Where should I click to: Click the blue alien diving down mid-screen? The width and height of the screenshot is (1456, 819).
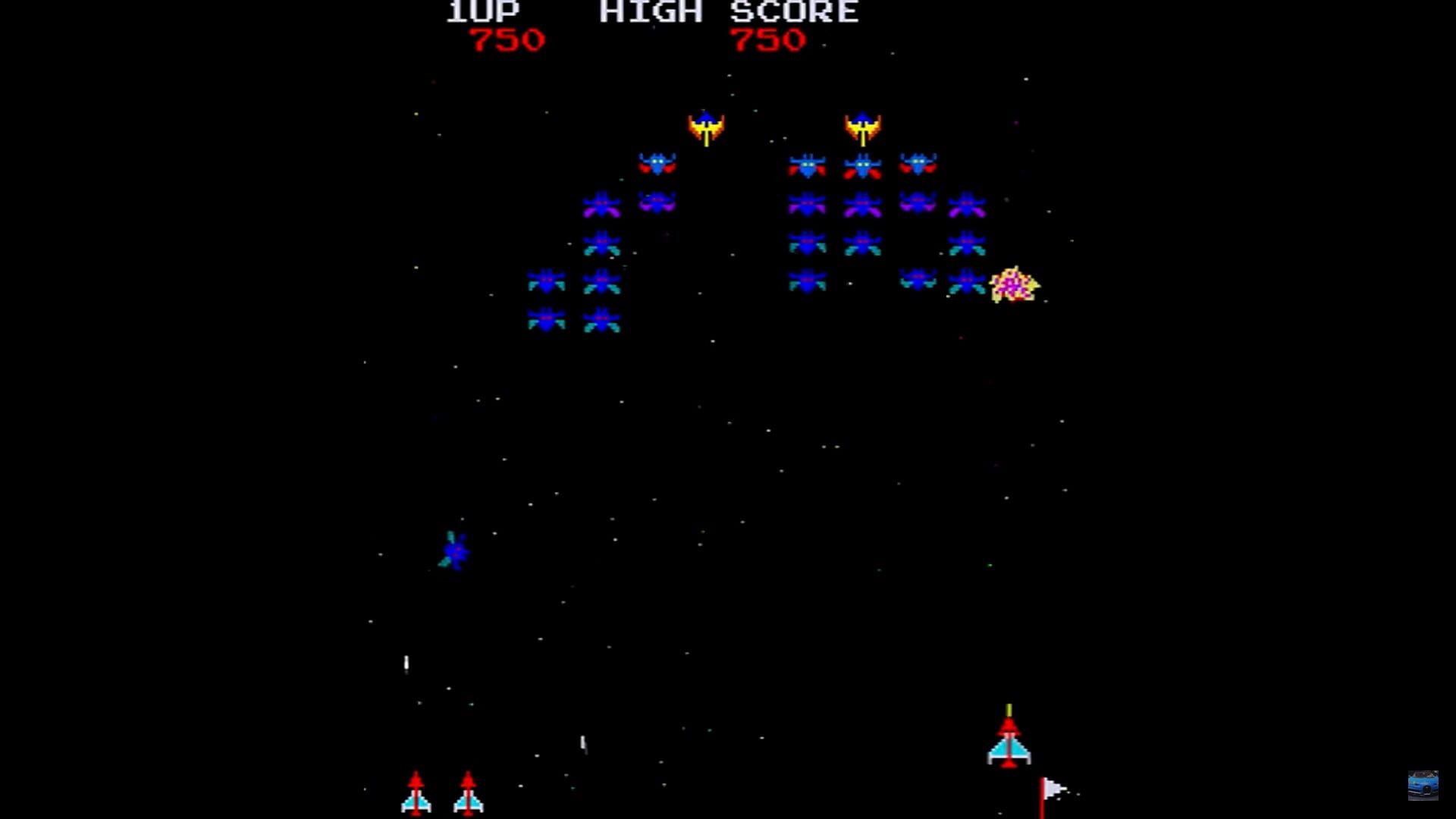pyautogui.click(x=455, y=552)
